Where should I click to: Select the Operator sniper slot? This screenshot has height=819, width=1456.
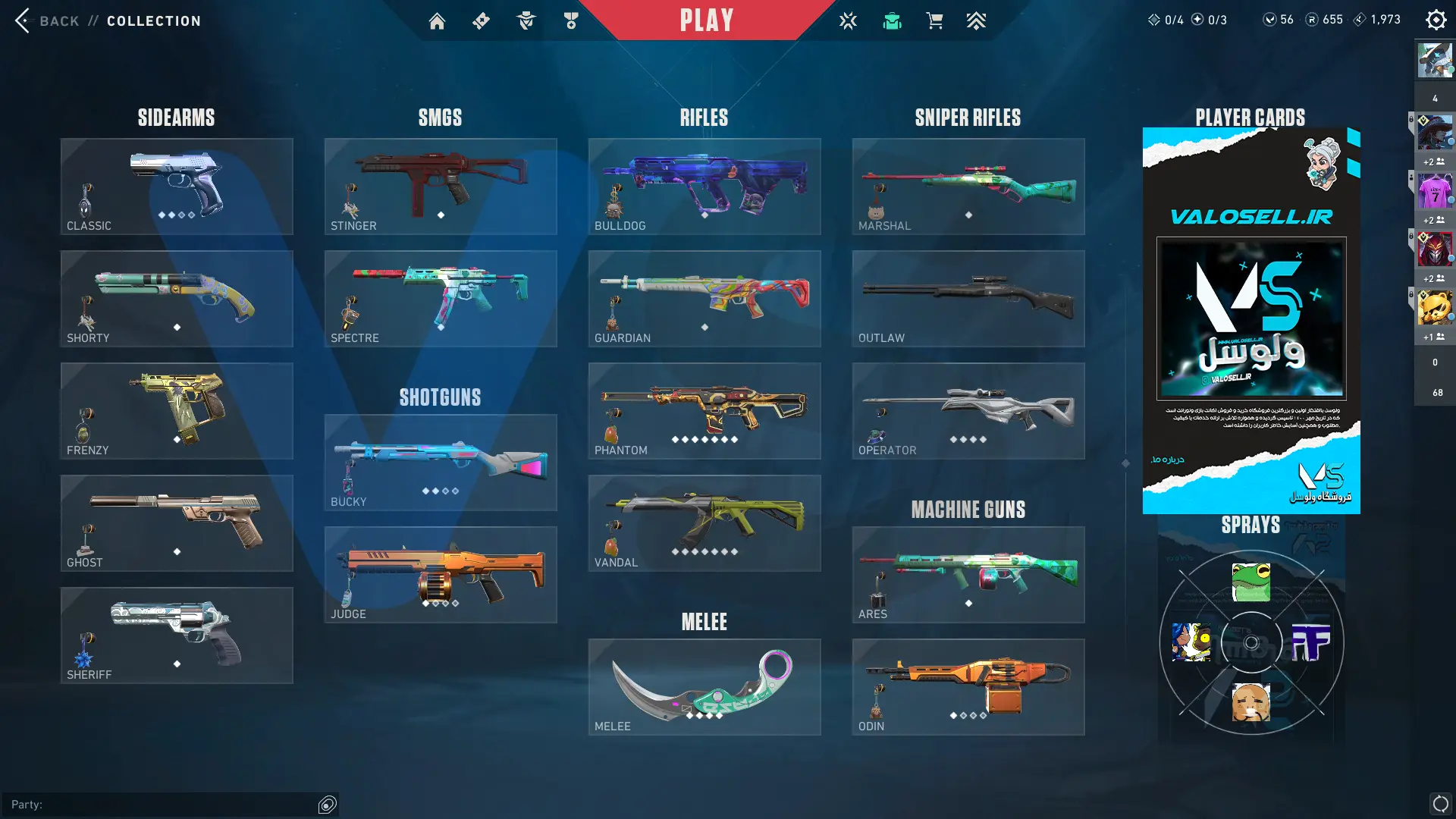point(968,411)
